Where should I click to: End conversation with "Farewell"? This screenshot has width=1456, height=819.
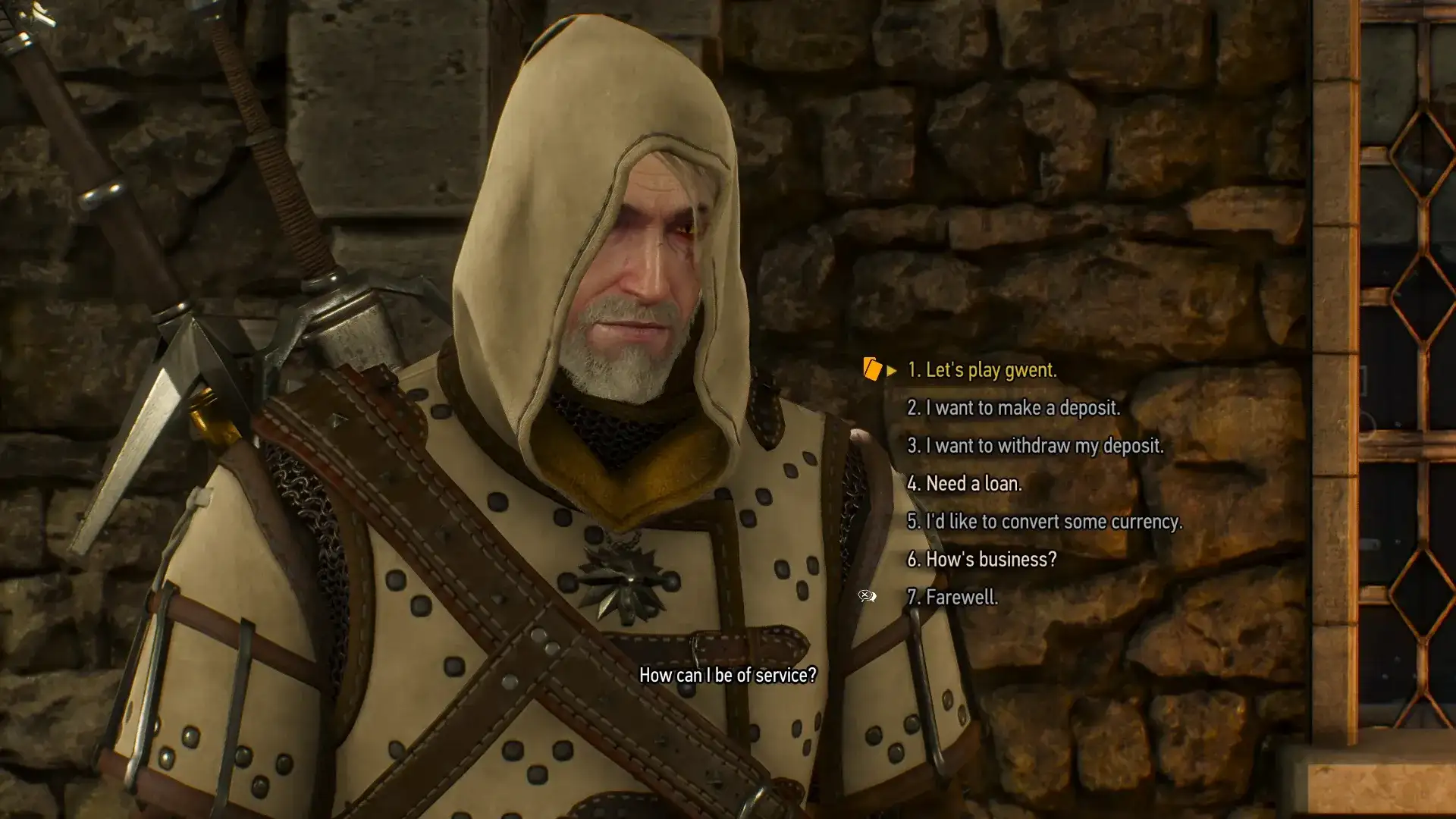(x=952, y=598)
